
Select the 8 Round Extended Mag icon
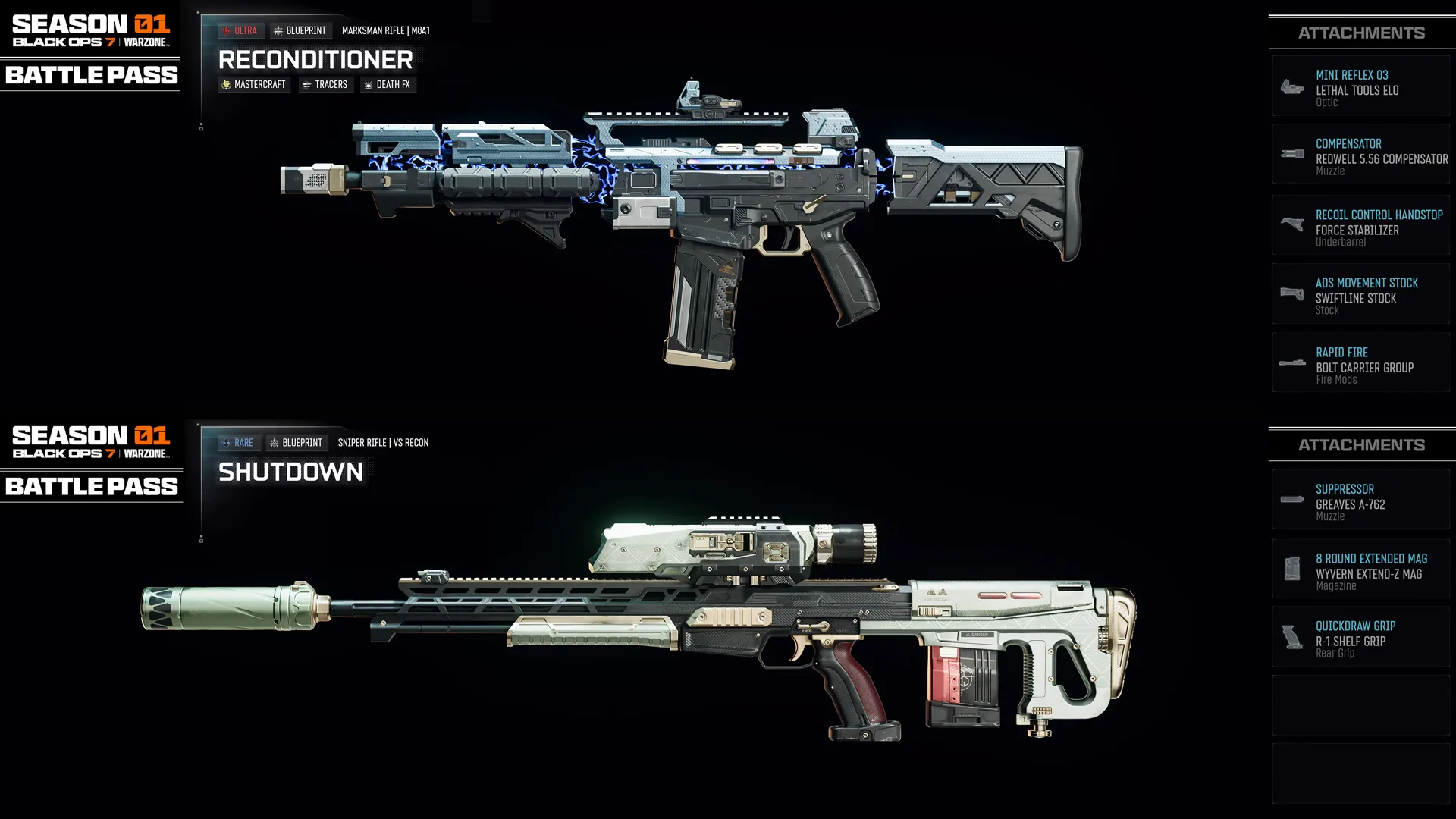pos(1291,569)
